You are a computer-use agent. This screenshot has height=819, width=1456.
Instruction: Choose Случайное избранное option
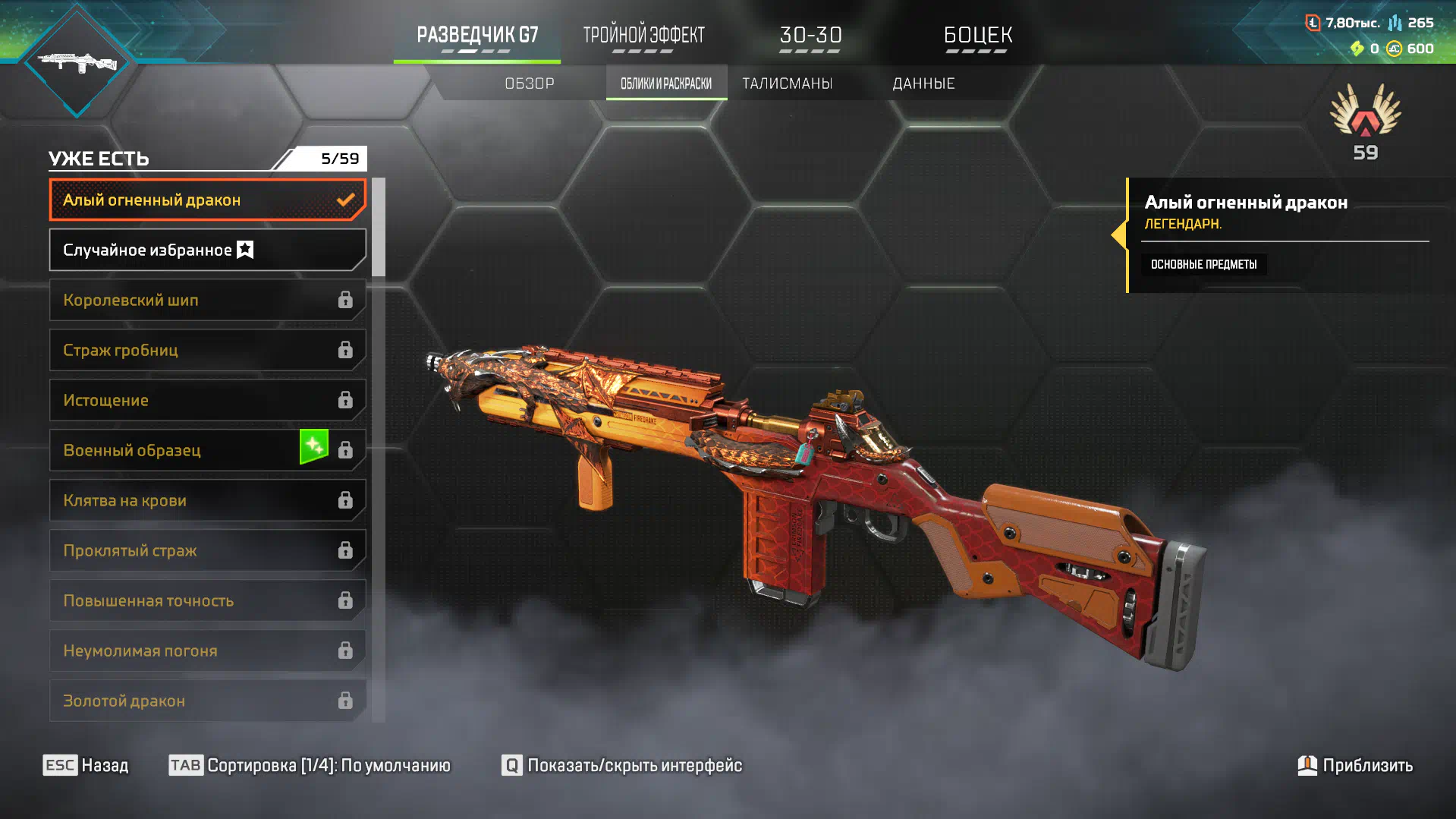coord(207,250)
